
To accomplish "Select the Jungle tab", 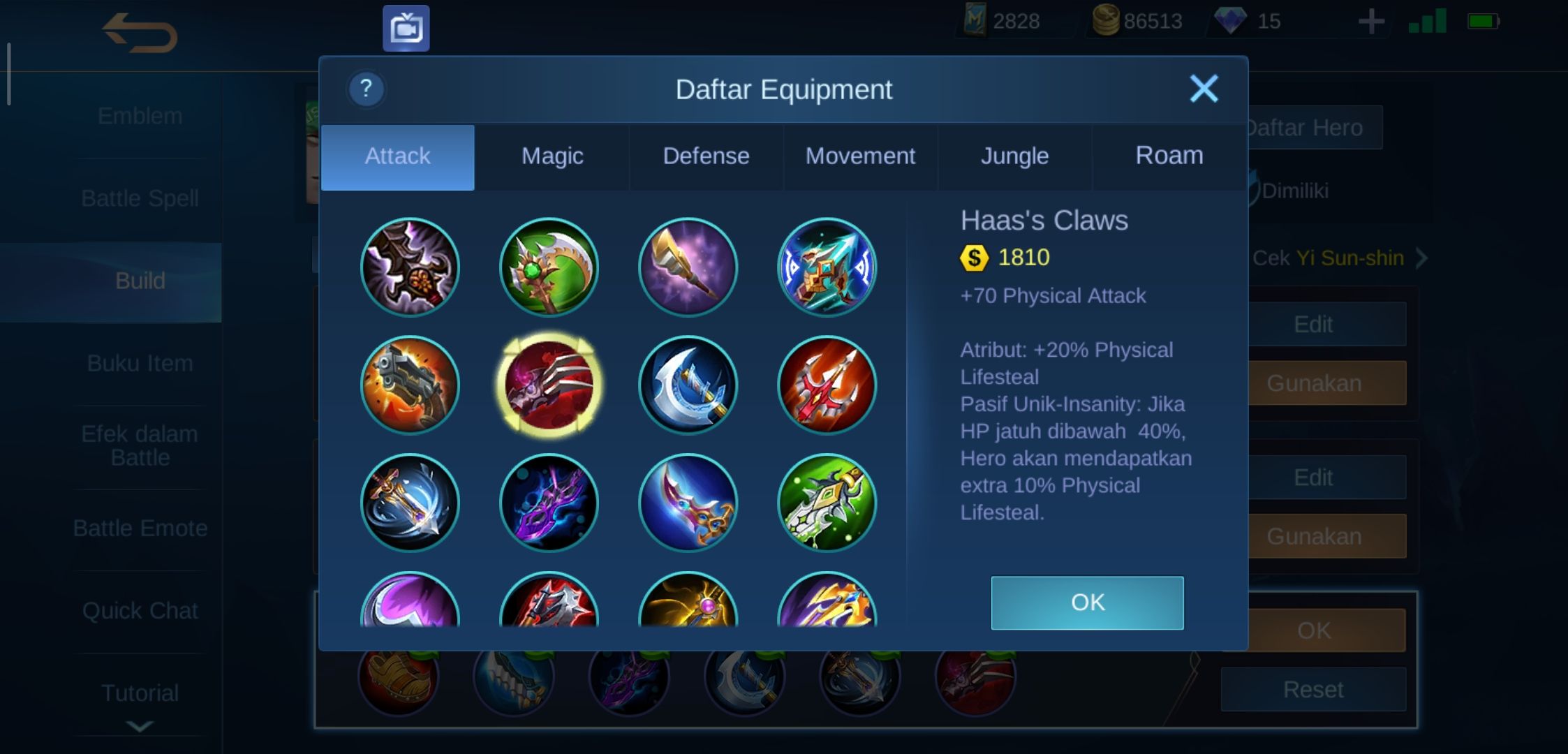I will (x=1014, y=156).
